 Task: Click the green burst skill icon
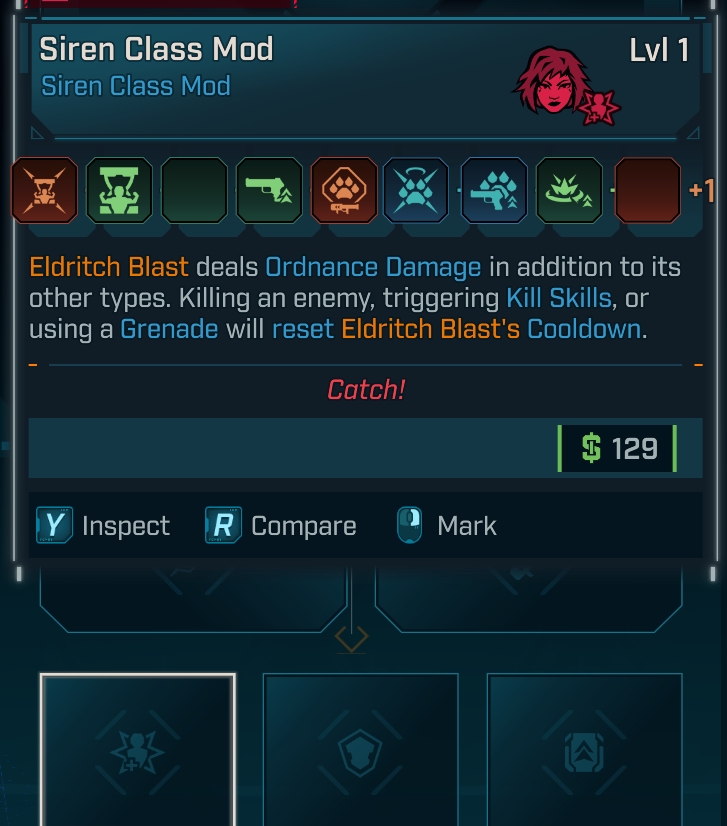point(569,190)
